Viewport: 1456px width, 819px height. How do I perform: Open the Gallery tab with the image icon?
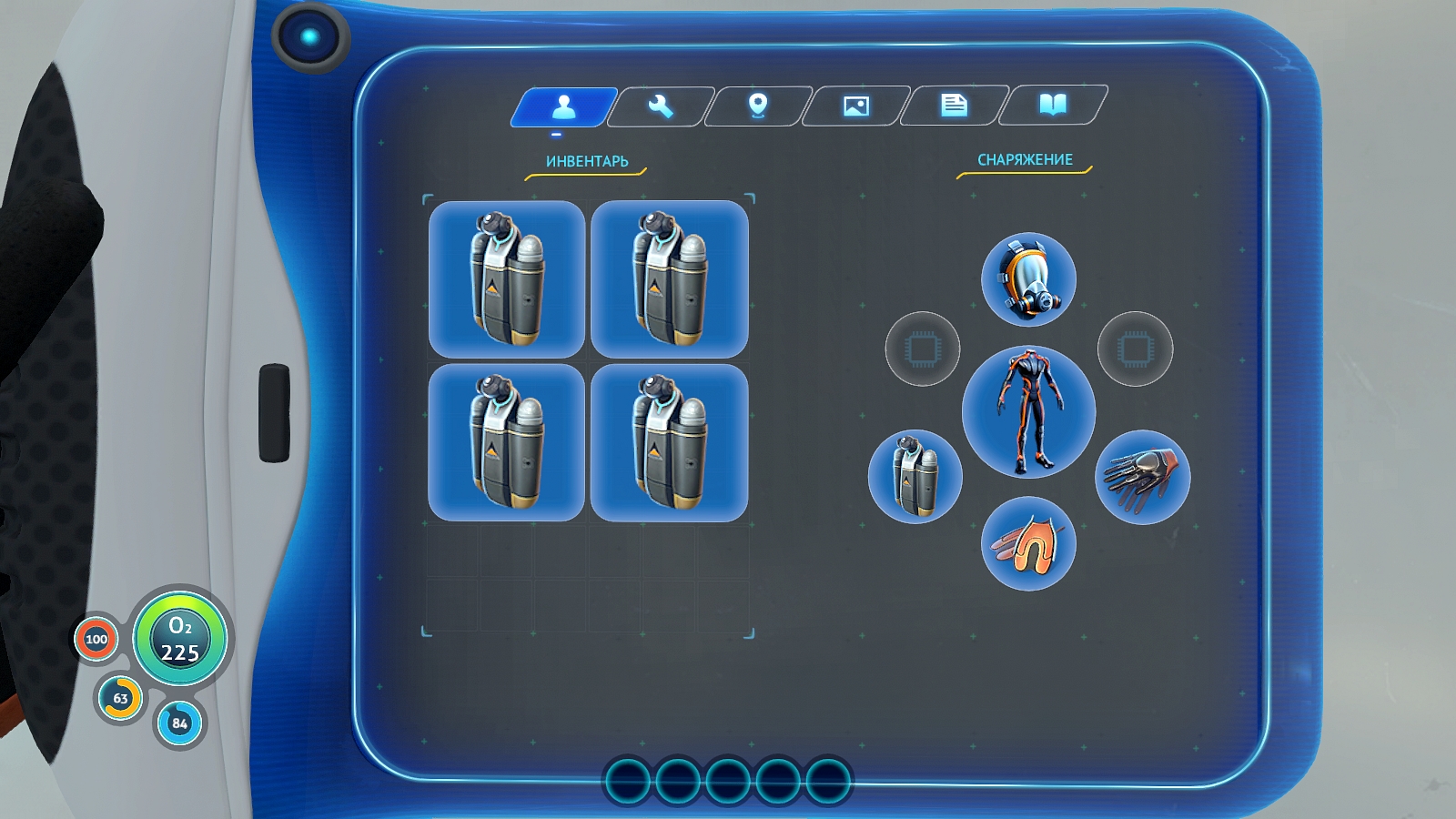[856, 106]
